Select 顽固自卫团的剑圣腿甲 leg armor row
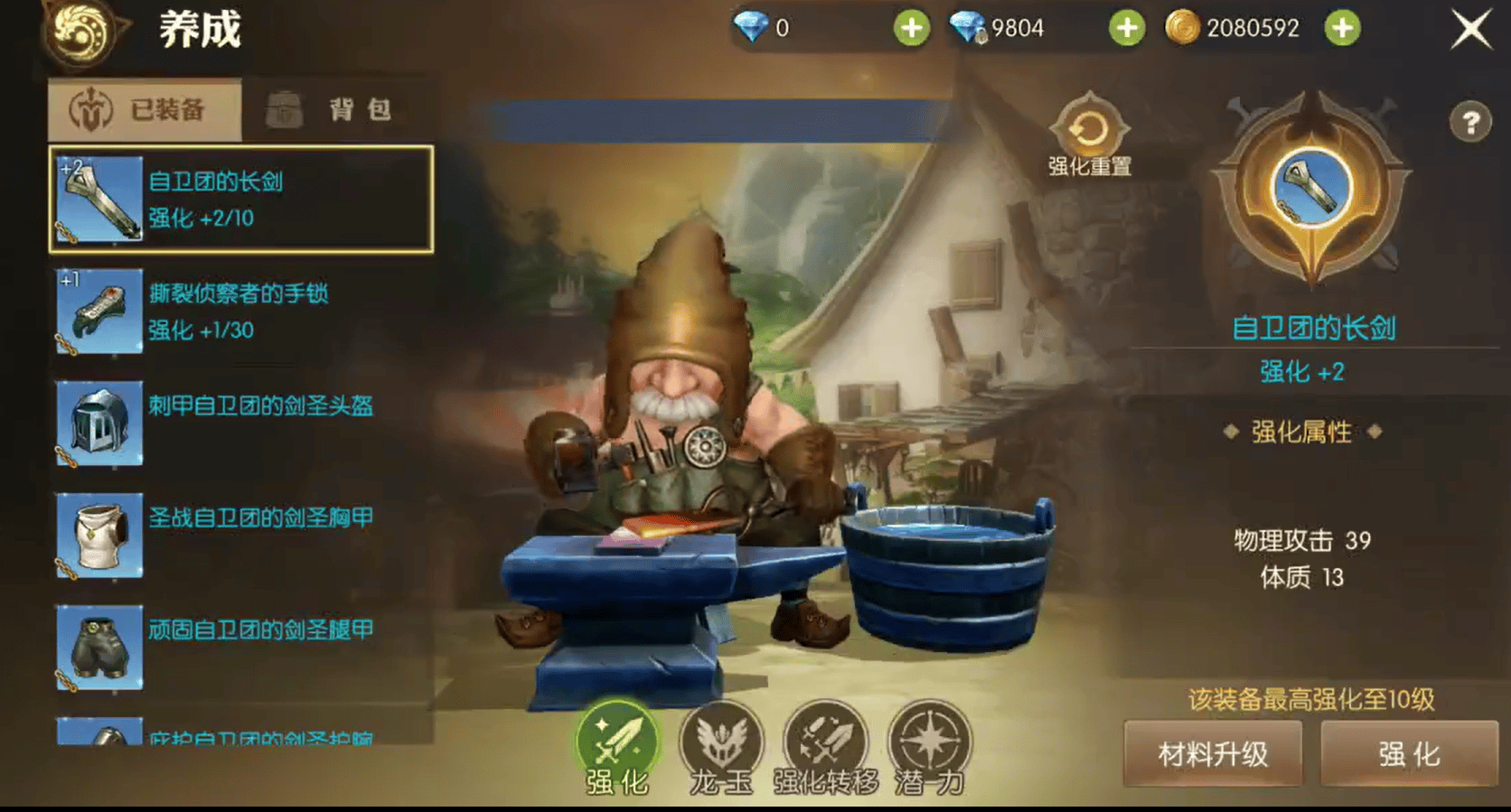Viewport: 1511px width, 812px height. (x=241, y=647)
